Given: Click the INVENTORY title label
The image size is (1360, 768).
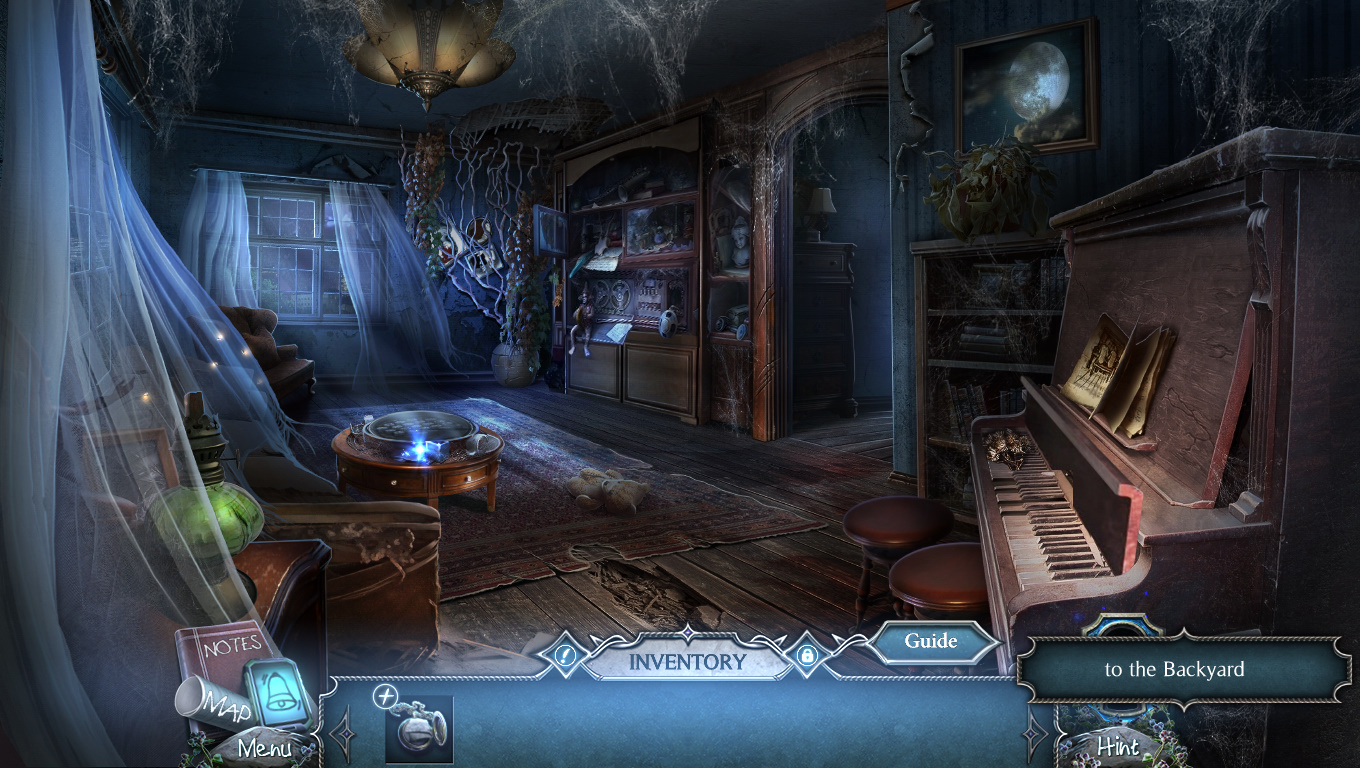Looking at the screenshot, I should 687,661.
